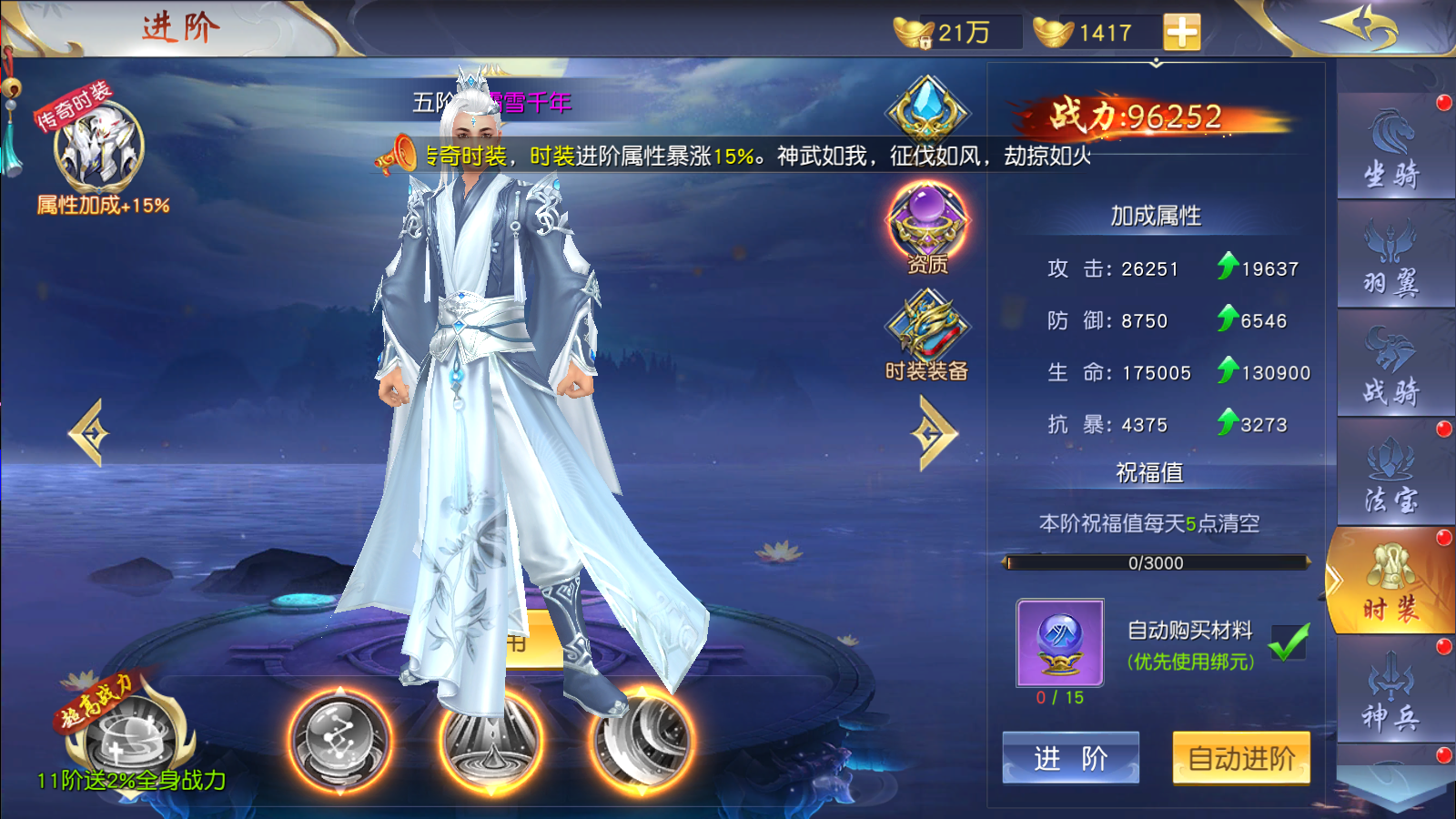The image size is (1456, 819).
Task: Select the 时装 costume tab
Action: pyautogui.click(x=1391, y=583)
